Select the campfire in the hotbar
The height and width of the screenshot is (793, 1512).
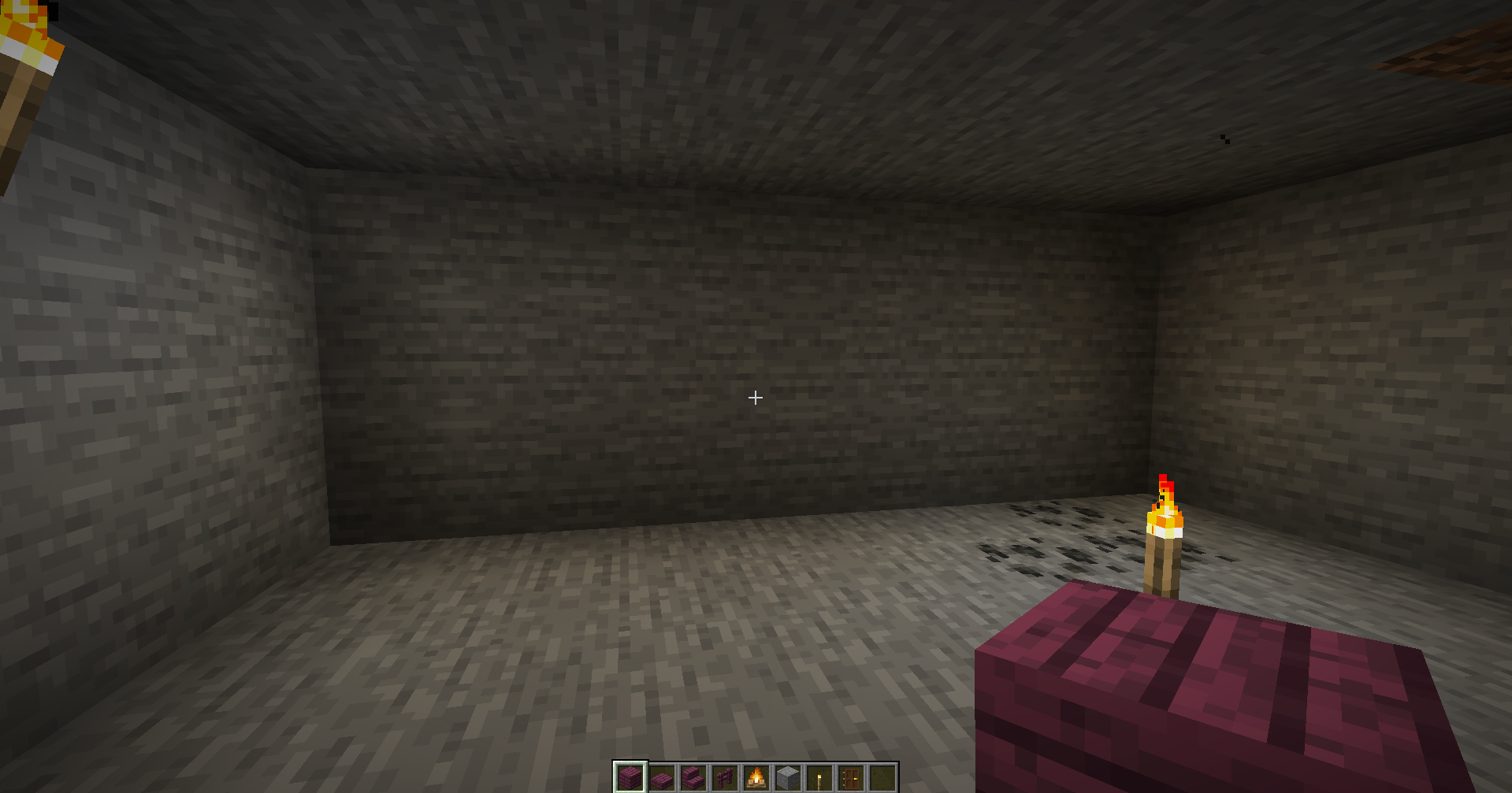tap(756, 776)
